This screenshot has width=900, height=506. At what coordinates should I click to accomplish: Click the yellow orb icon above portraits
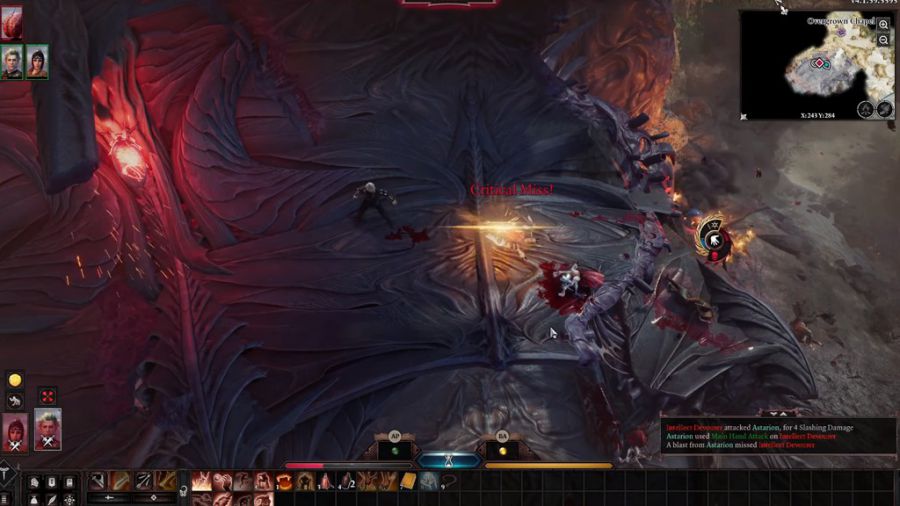(15, 380)
